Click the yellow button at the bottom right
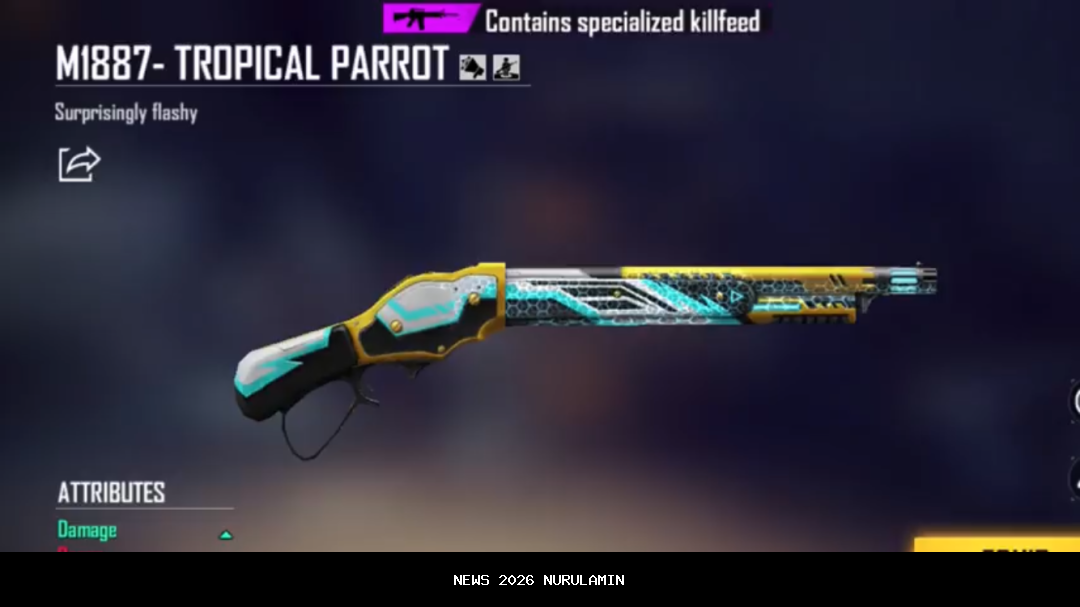Viewport: 1080px width, 607px height. tap(998, 545)
